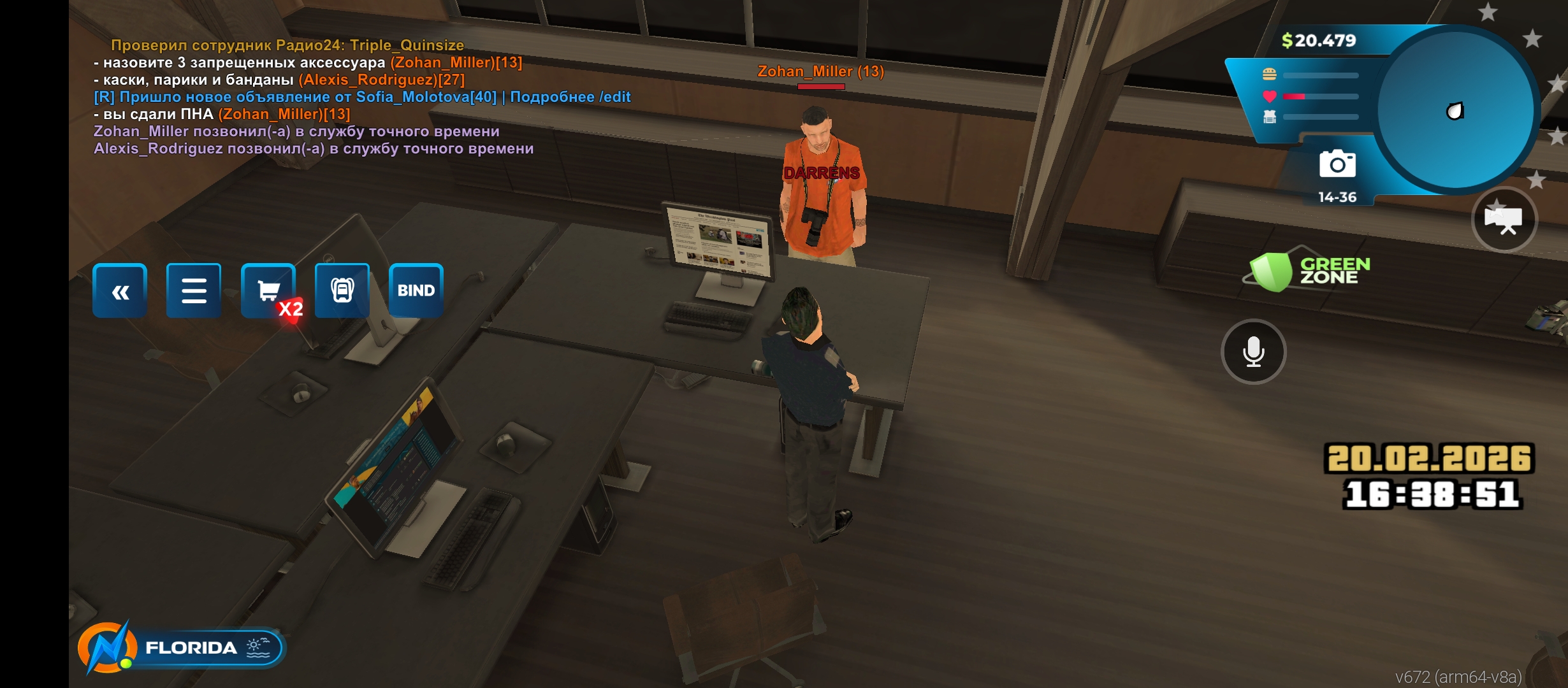This screenshot has height=688, width=1568.
Task: Open the shopping cart X2 shop
Action: 268,291
